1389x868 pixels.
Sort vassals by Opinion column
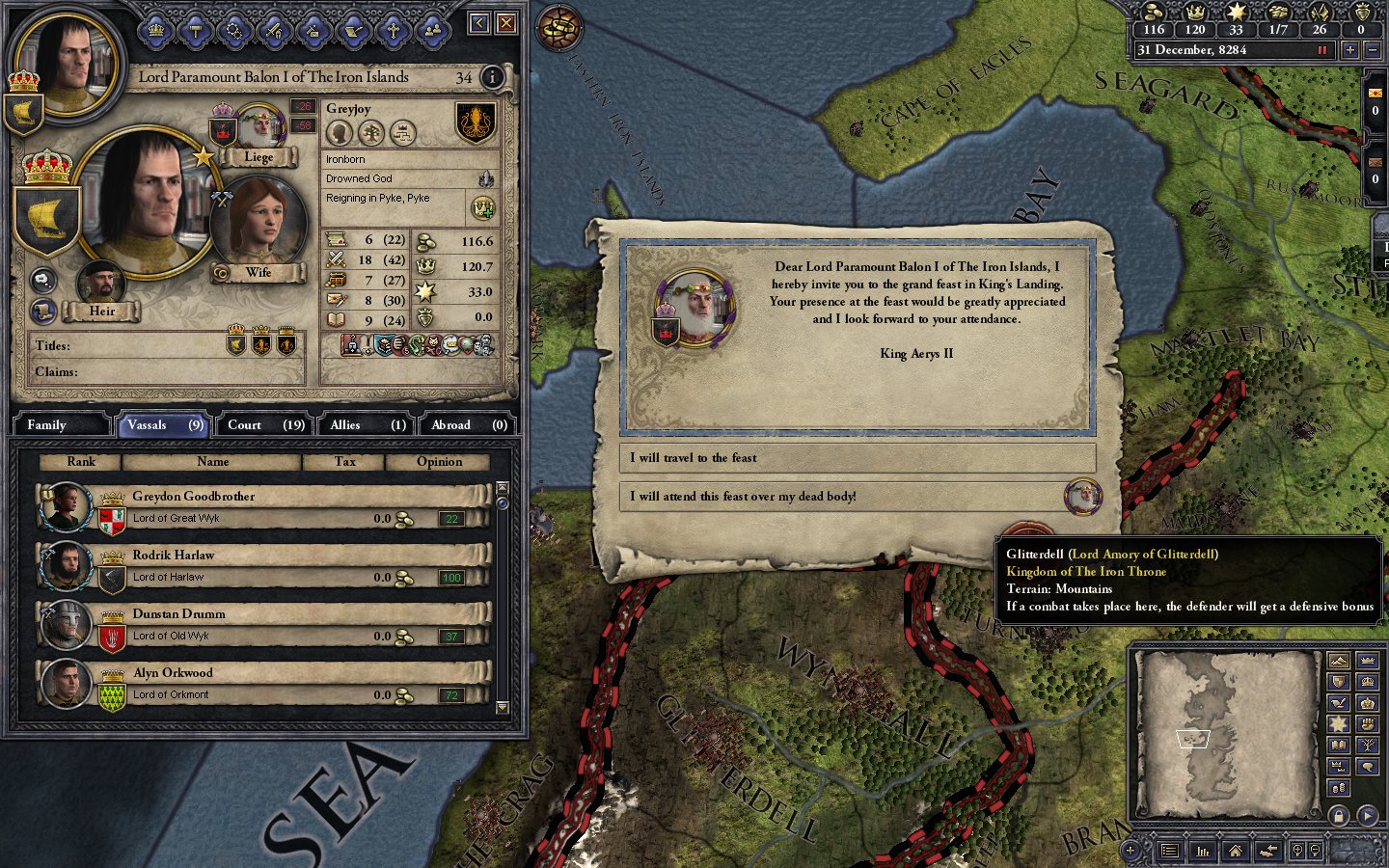tap(439, 462)
